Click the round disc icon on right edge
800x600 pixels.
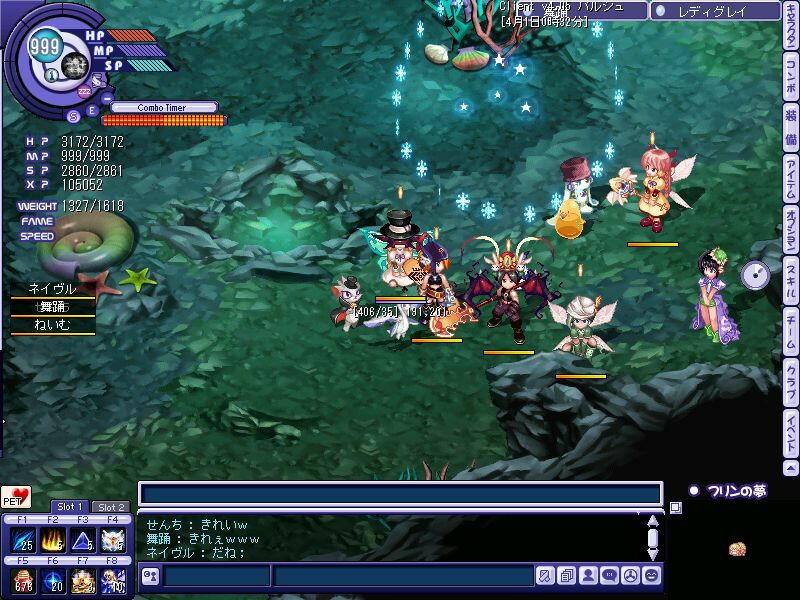click(x=756, y=275)
